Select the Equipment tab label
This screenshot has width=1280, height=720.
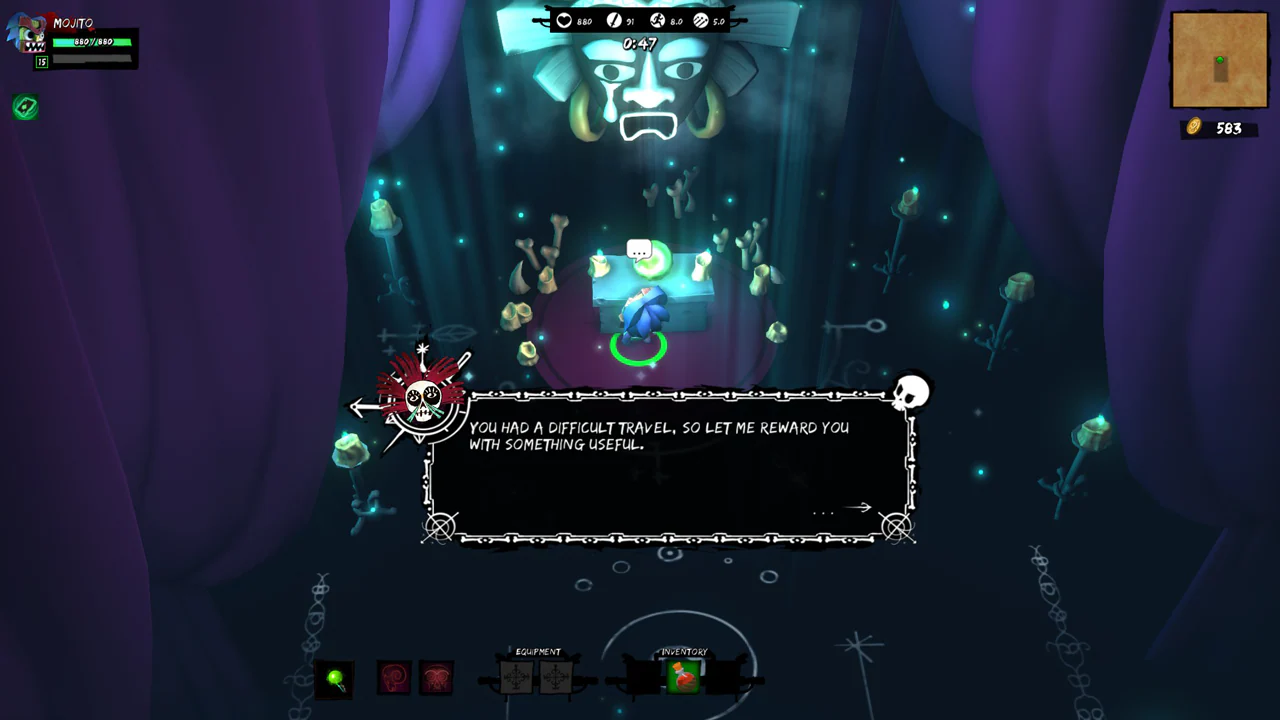click(x=537, y=652)
